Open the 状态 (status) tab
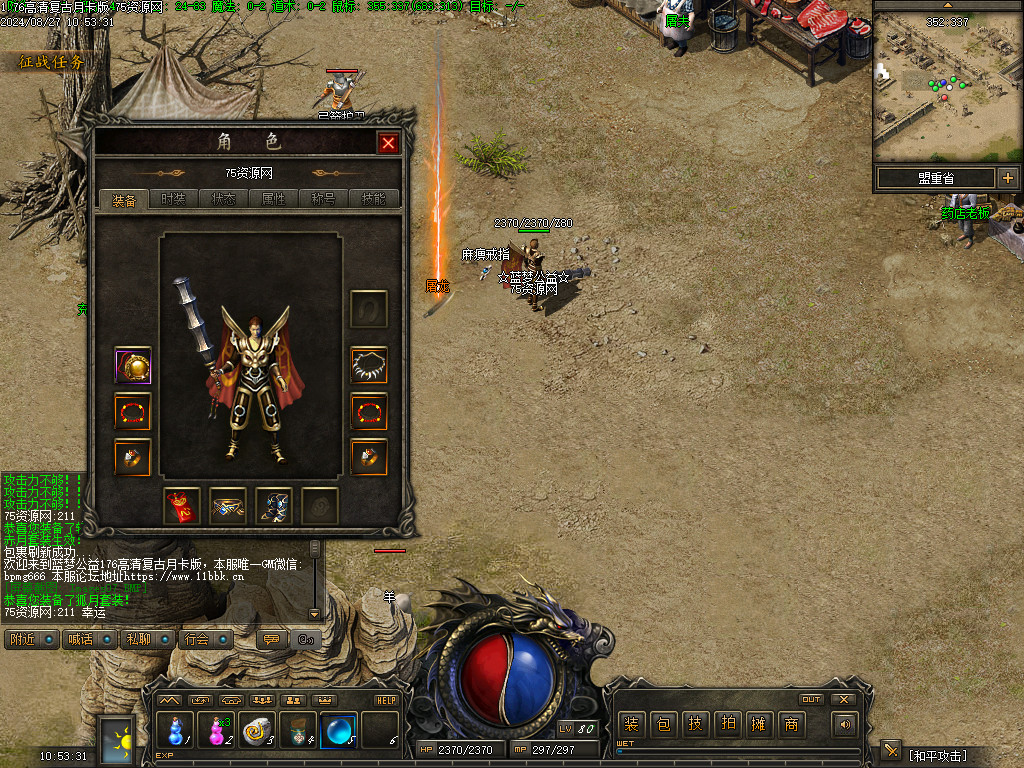Screen dimensions: 1024x768 point(224,199)
